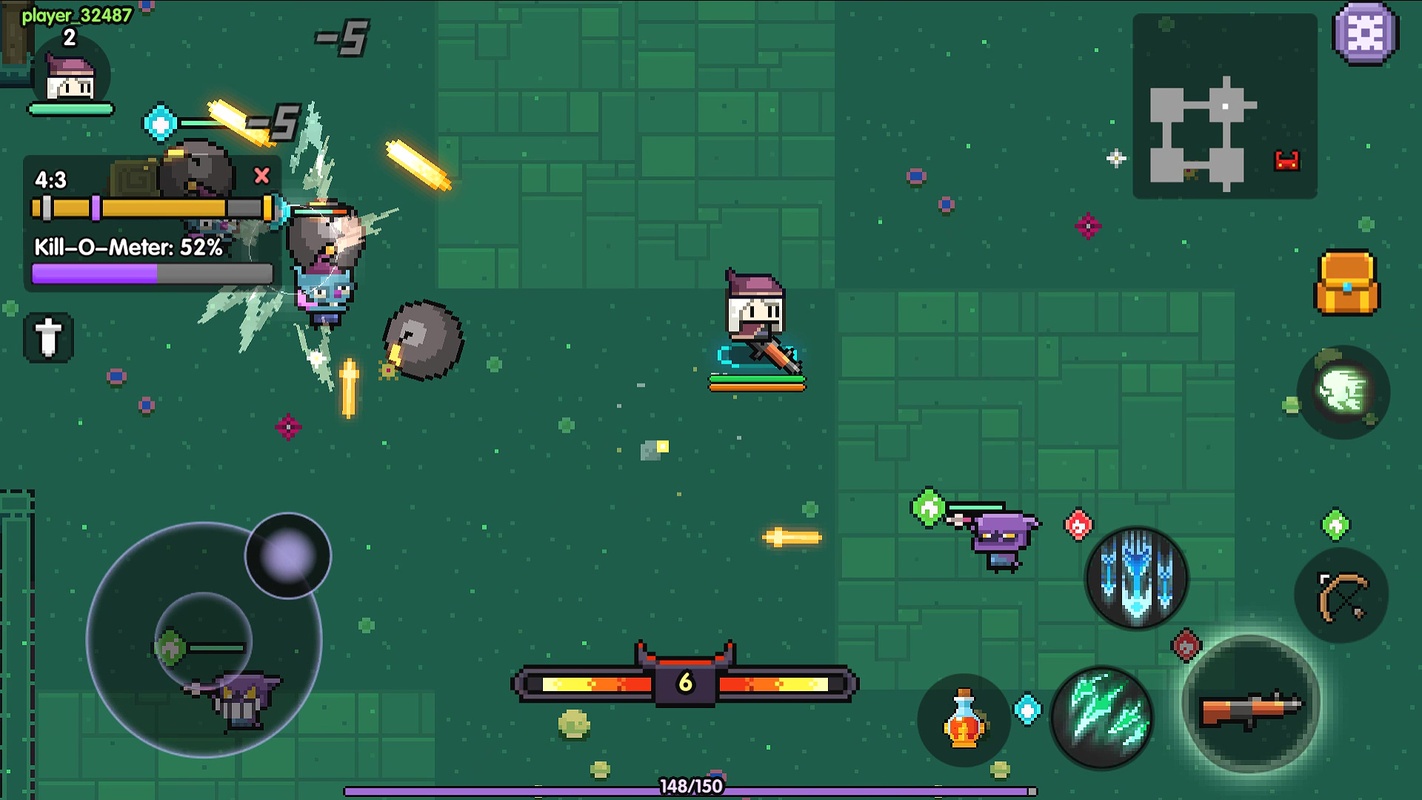Tap the virtual joystick thumb knob
Screen dimensions: 1422x800
288,555
